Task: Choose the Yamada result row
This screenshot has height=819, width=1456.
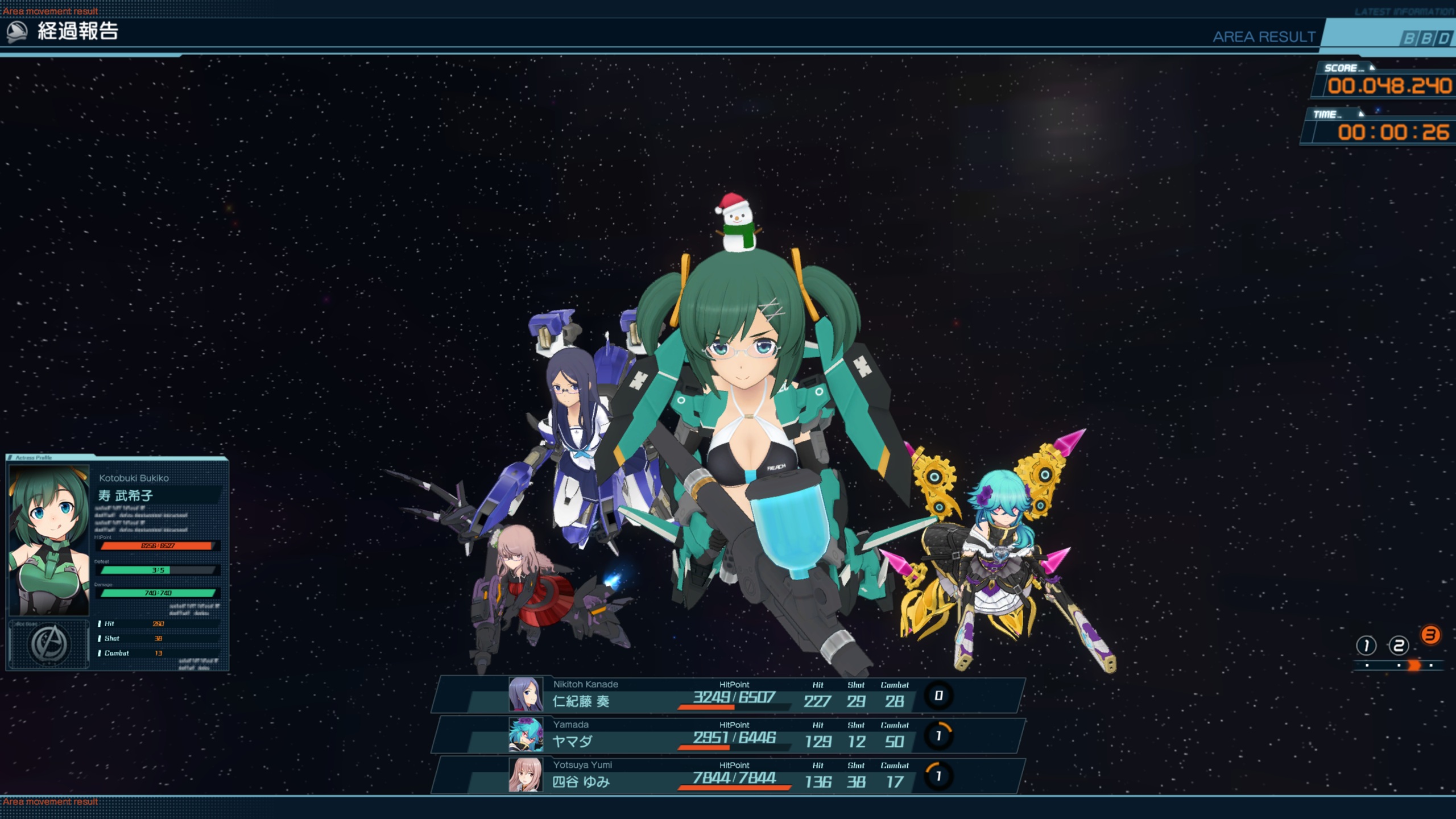Action: [x=728, y=735]
